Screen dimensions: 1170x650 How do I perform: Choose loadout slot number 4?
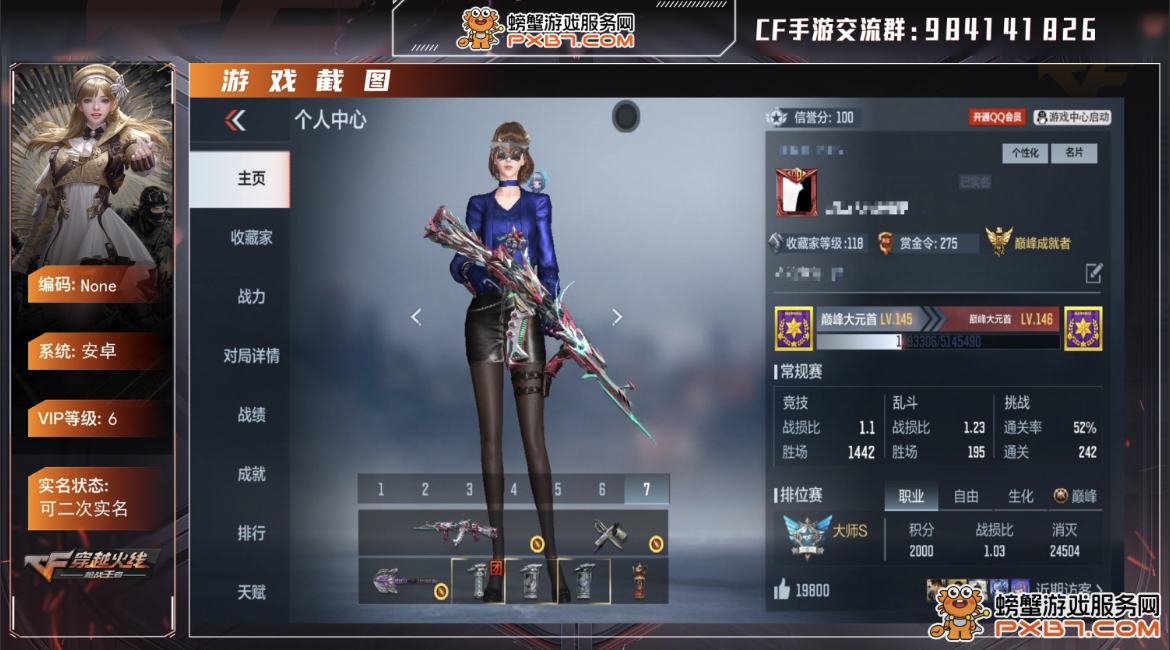click(514, 489)
